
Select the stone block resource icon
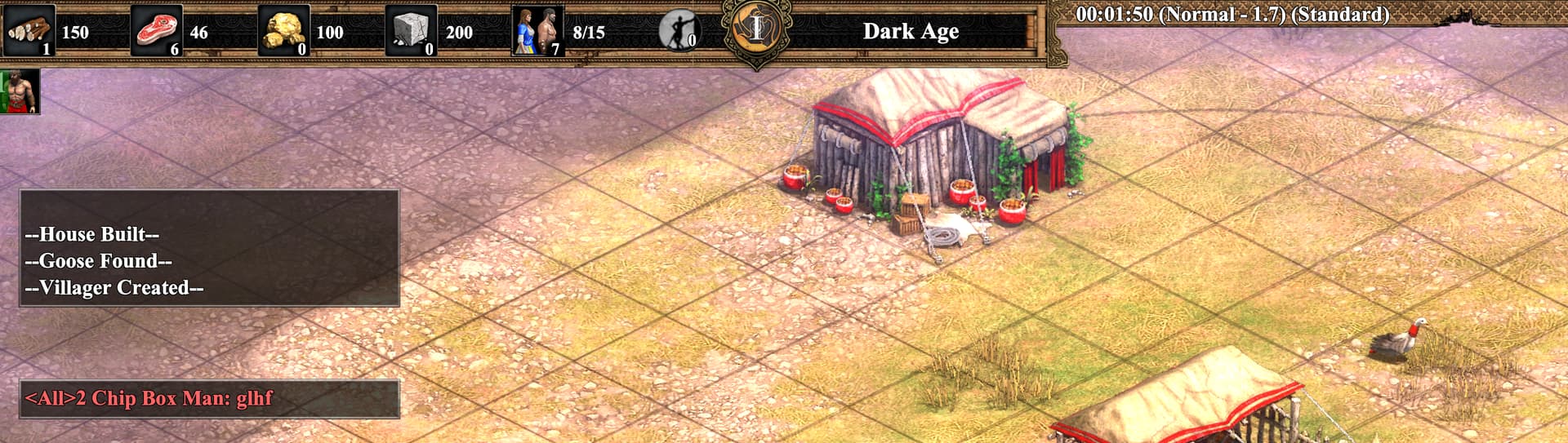click(411, 31)
